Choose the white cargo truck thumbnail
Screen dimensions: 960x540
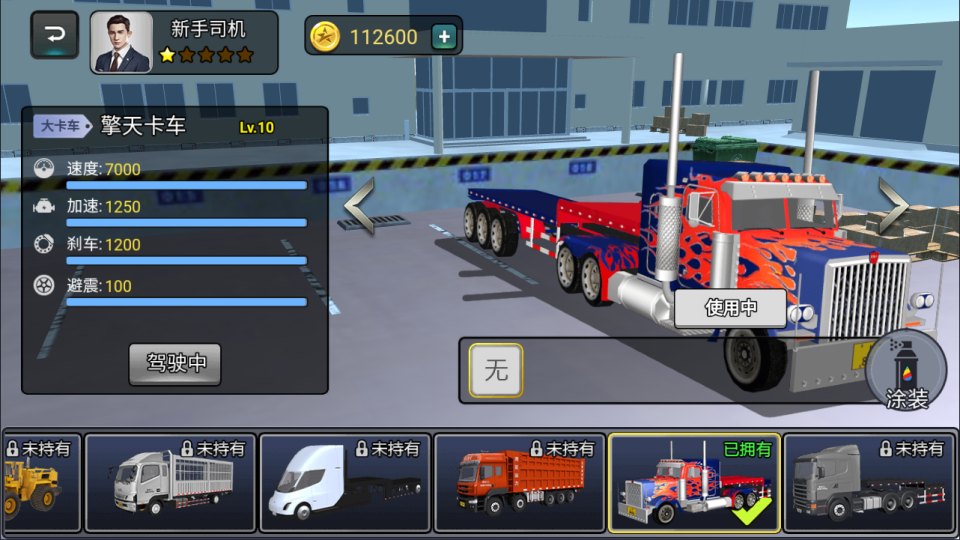pyautogui.click(x=169, y=483)
